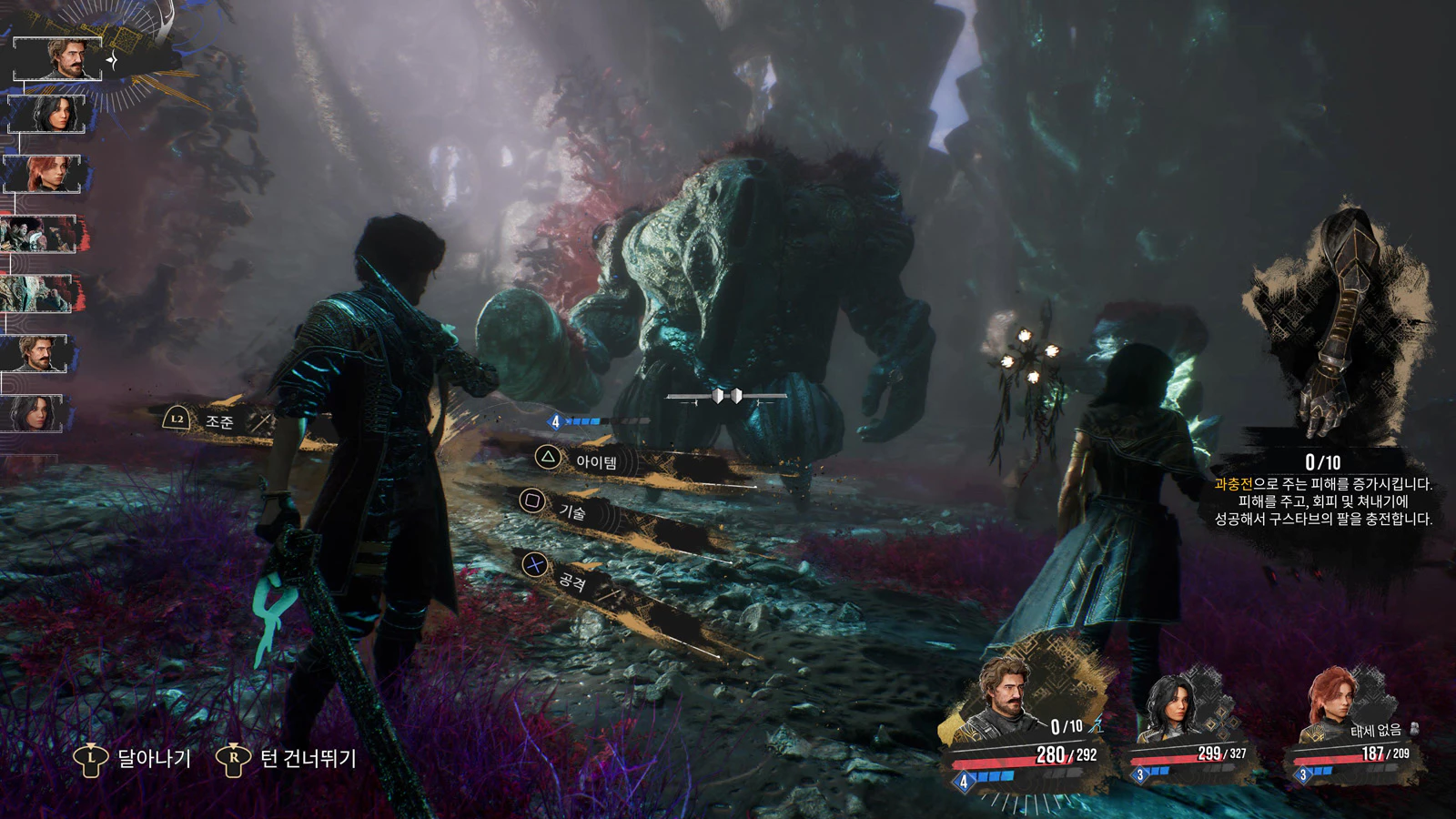Image resolution: width=1456 pixels, height=819 pixels.
Task: Choose the 공격 attack command
Action: 571,580
